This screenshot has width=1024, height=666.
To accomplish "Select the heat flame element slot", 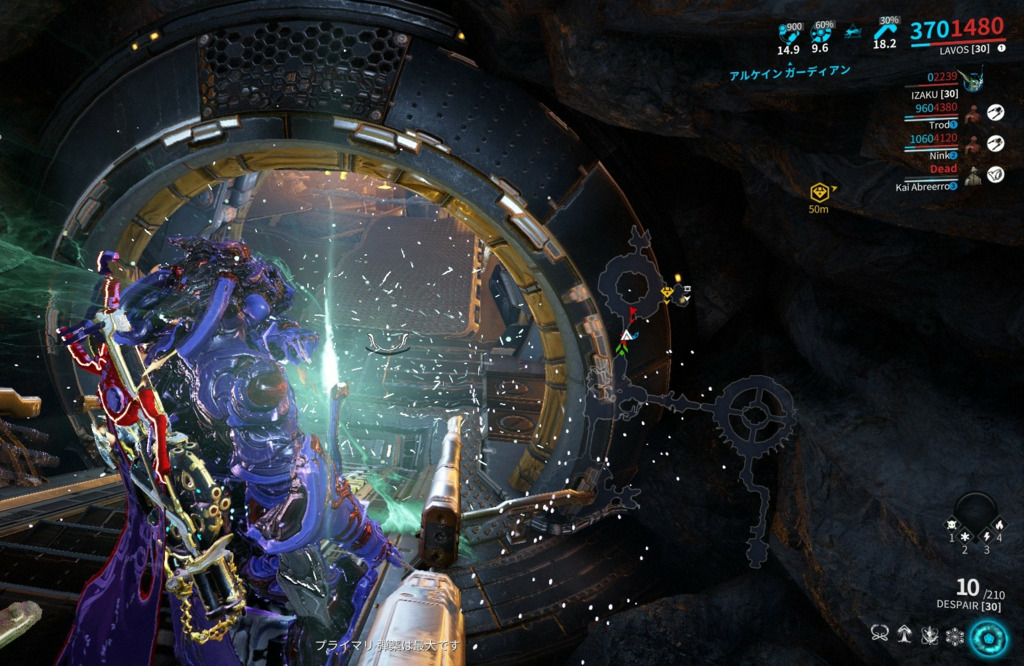I will click(x=998, y=524).
